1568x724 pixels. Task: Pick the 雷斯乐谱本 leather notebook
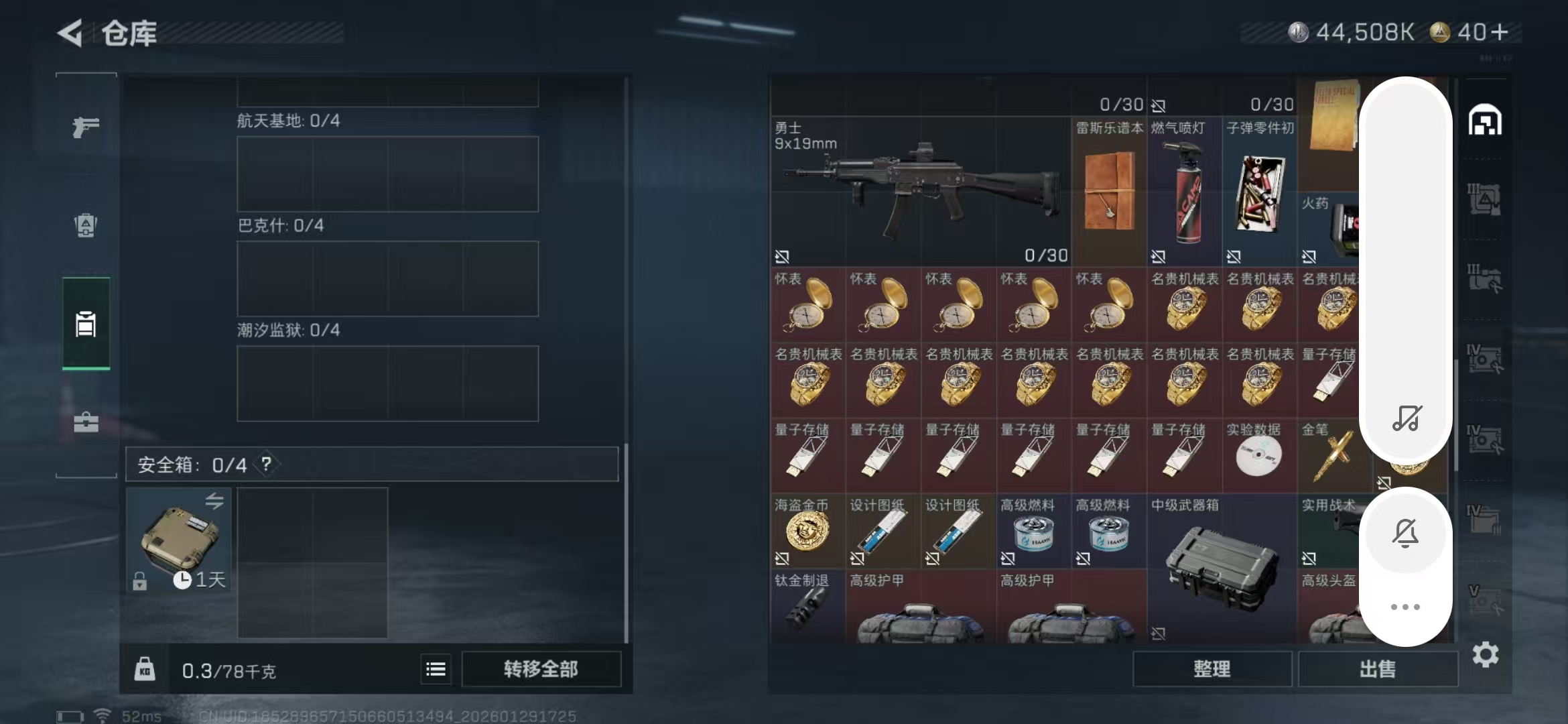coord(1109,192)
